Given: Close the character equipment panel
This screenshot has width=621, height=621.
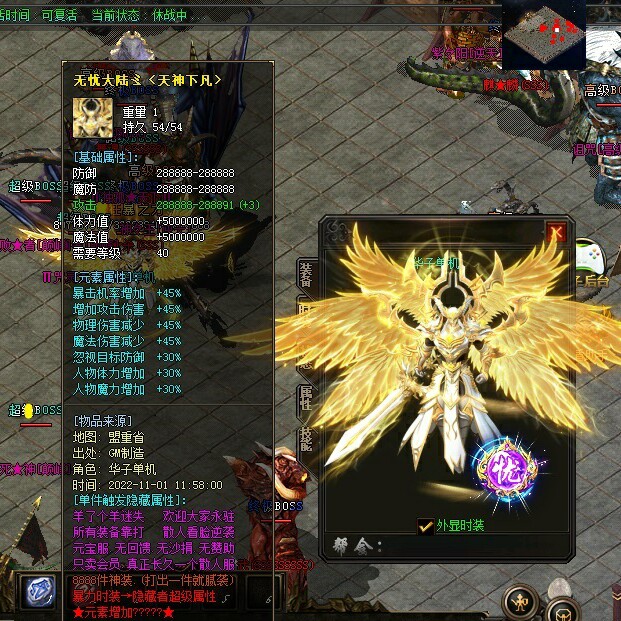Looking at the screenshot, I should (557, 233).
